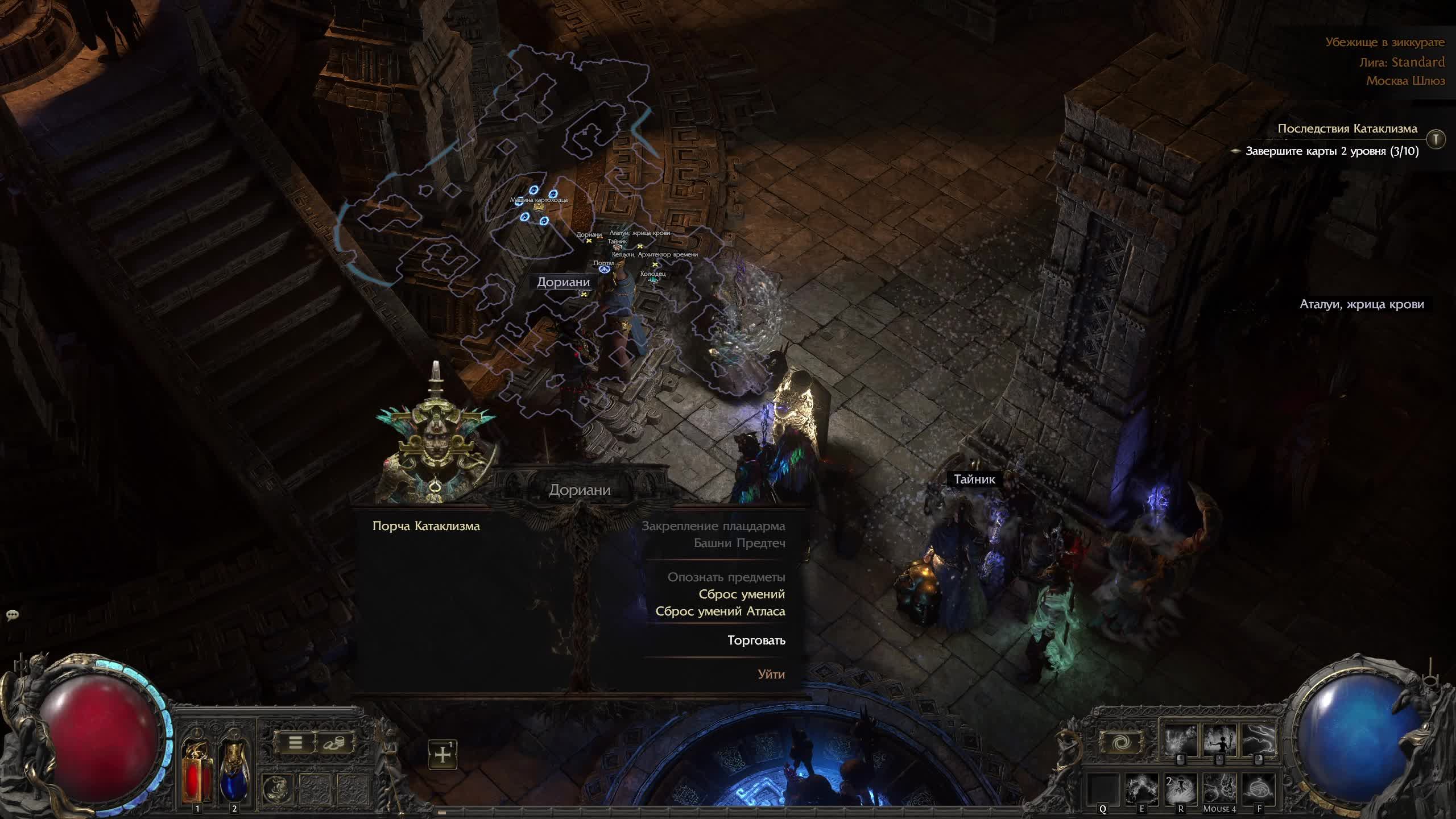The width and height of the screenshot is (1456, 819).
Task: Click the cross icon with number 1
Action: 442,755
